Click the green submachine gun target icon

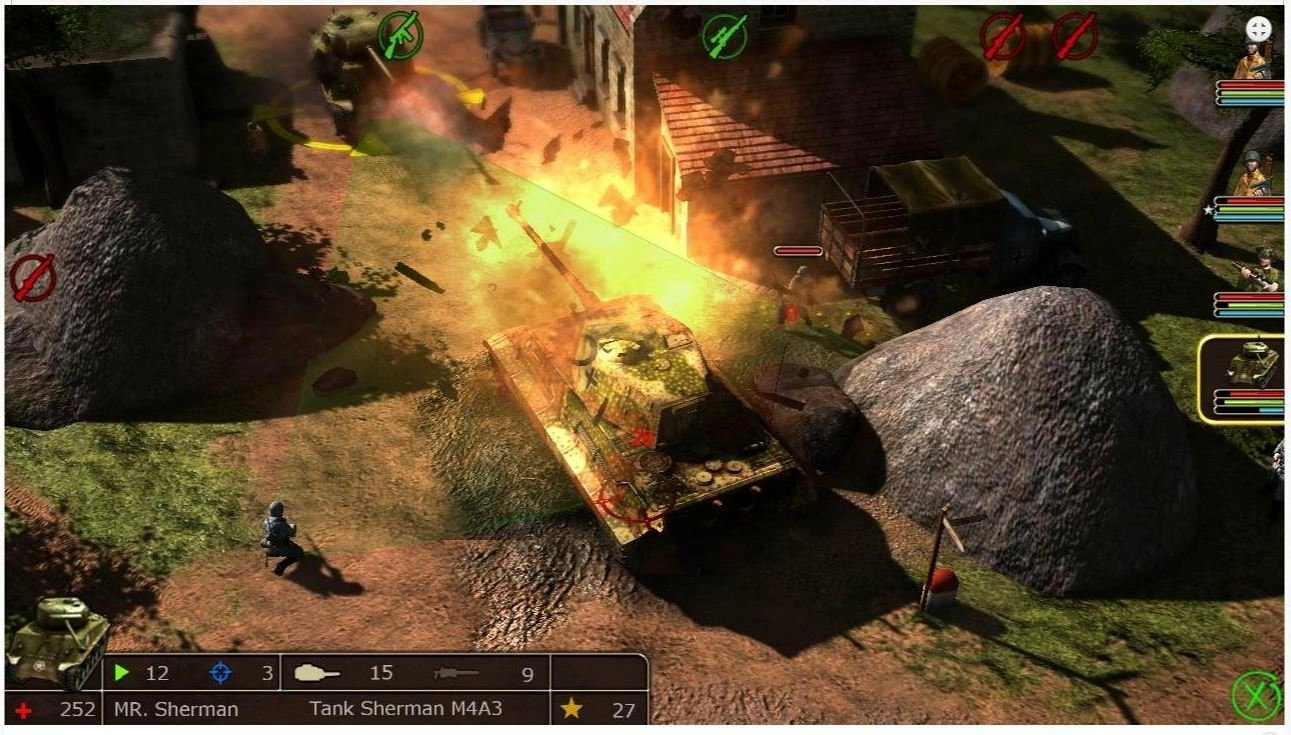[399, 35]
